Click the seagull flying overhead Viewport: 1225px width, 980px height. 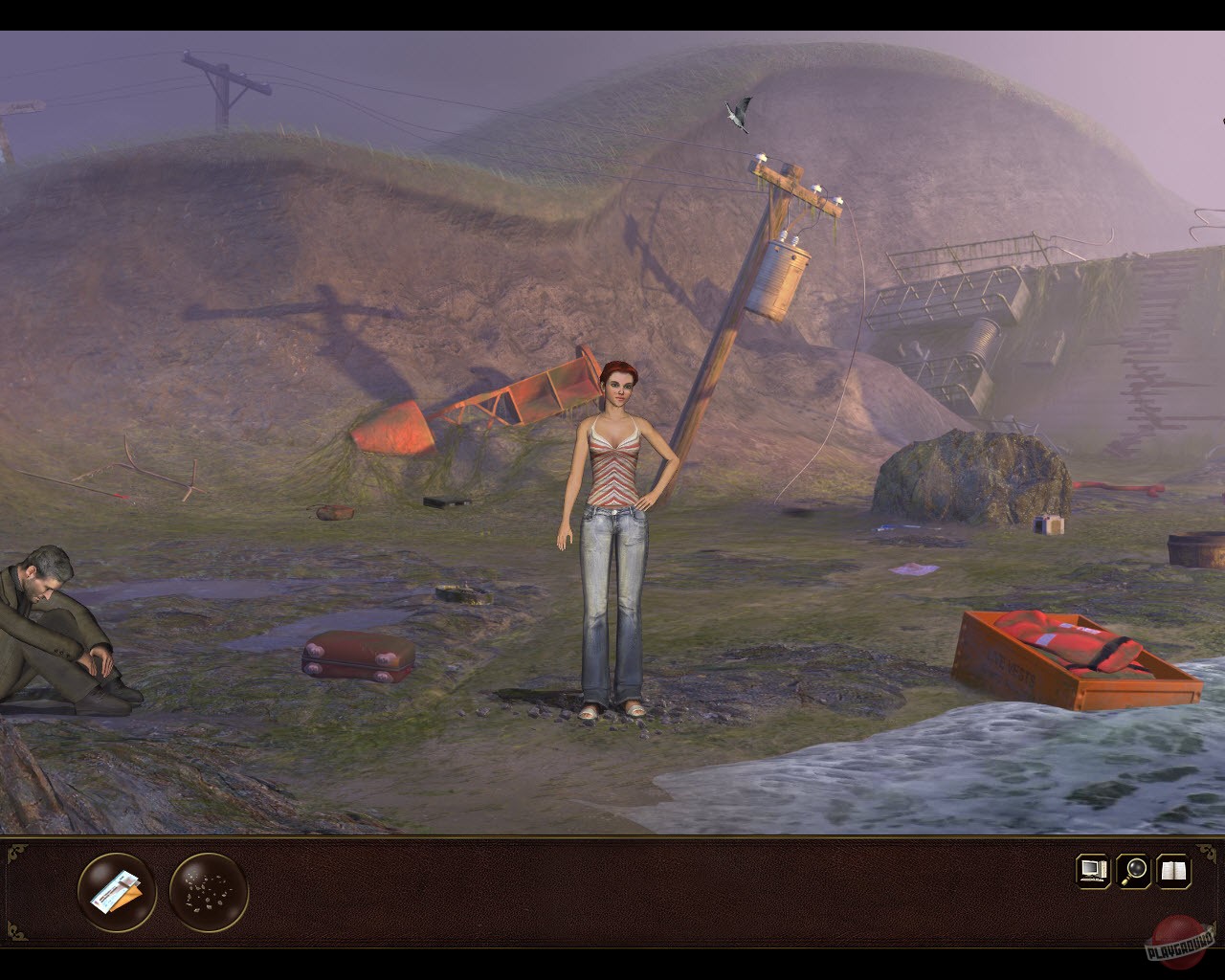click(737, 115)
